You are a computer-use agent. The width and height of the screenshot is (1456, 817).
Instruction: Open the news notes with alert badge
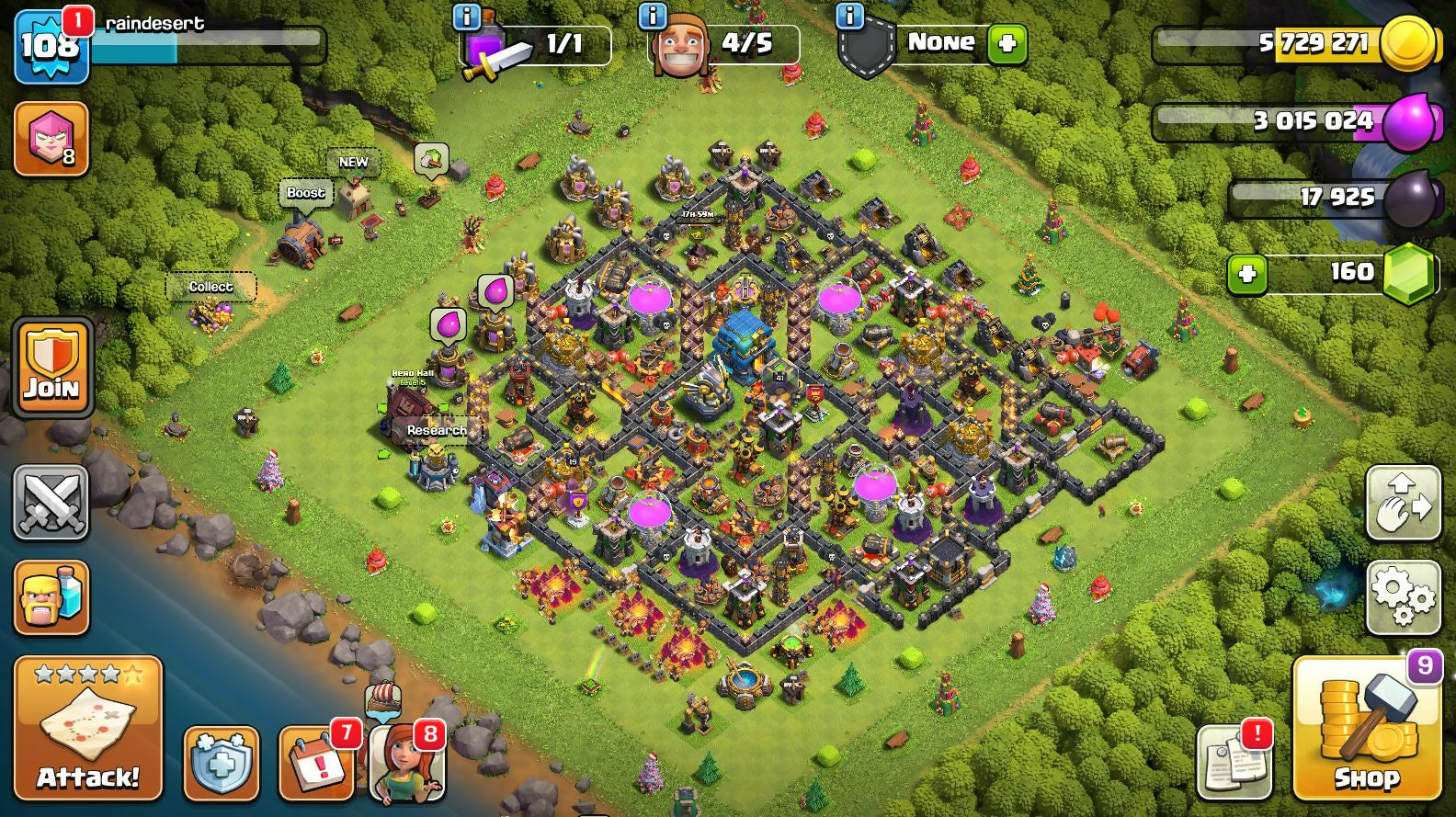[1234, 761]
